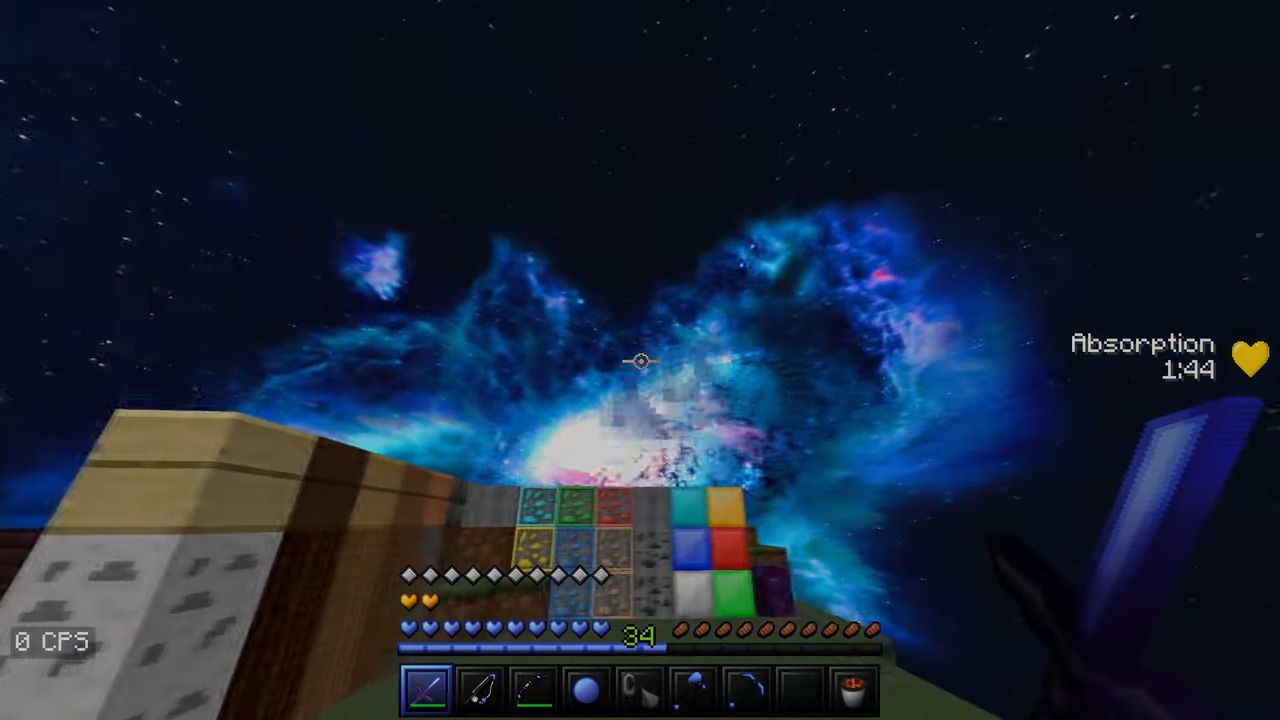The image size is (1280, 720).
Task: Select the lava bucket in the last hotbar slot
Action: (851, 688)
